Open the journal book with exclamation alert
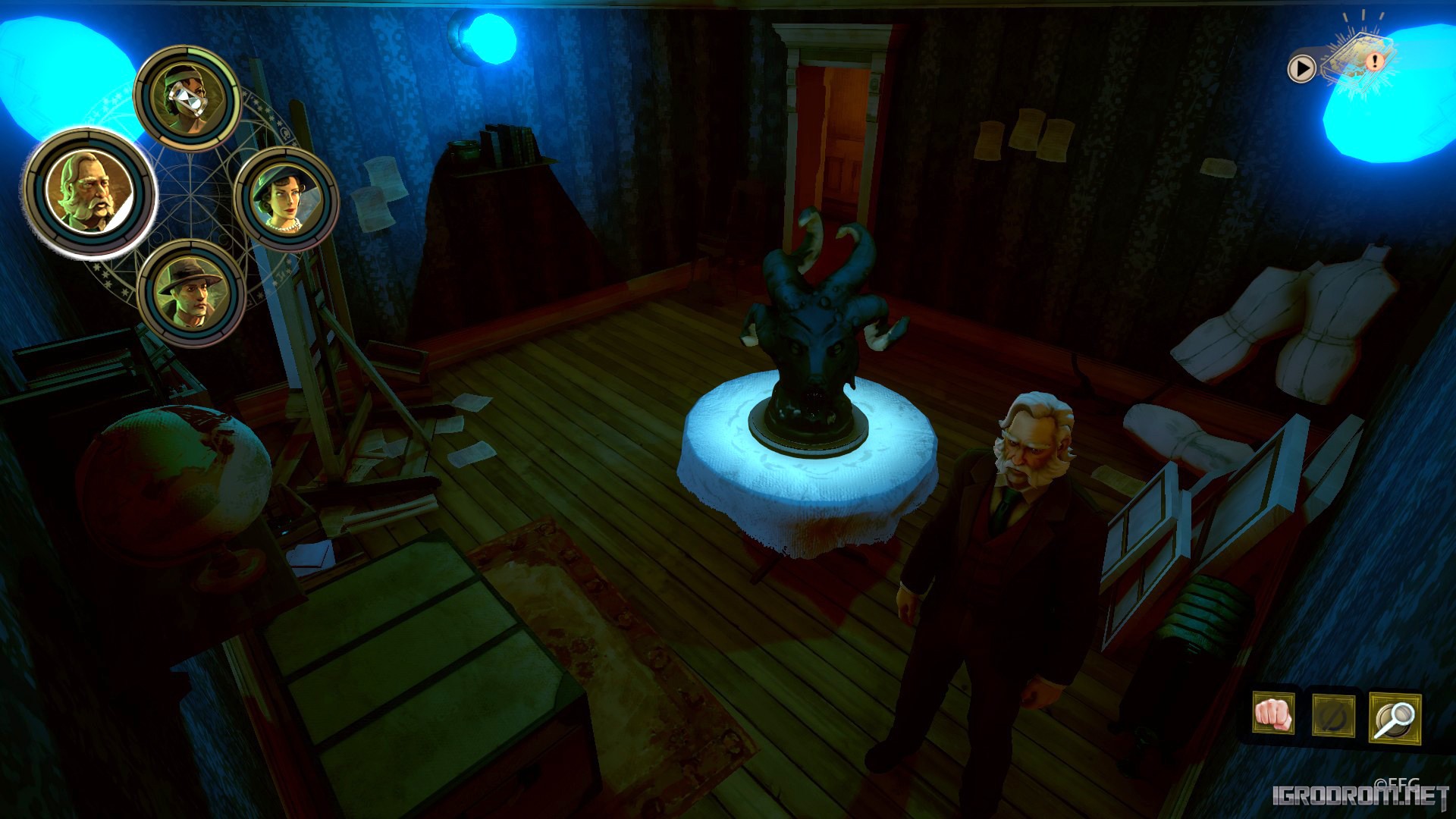Image resolution: width=1456 pixels, height=819 pixels. coord(1359,62)
